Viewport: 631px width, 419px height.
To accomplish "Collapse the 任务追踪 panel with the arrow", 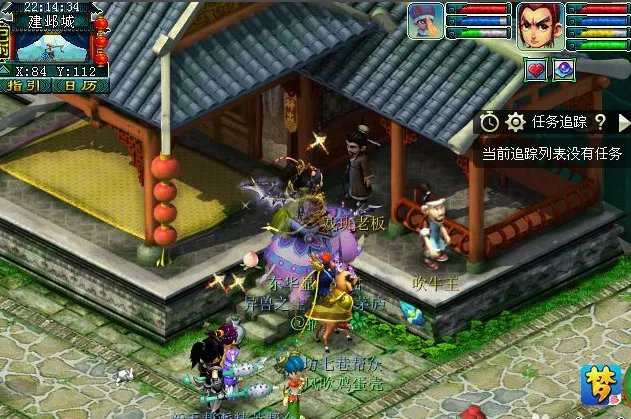I will (625, 121).
